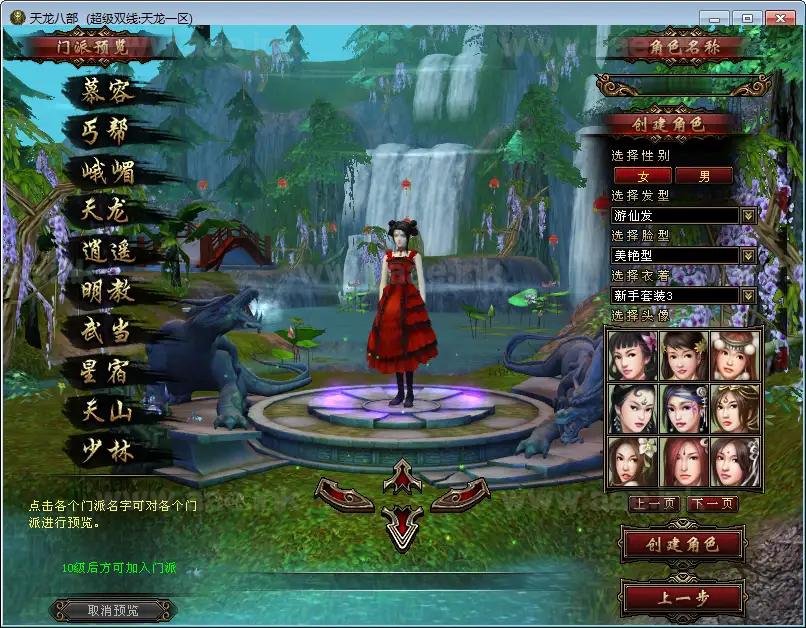806x628 pixels.
Task: Select the 明教 sect entry
Action: pos(108,291)
